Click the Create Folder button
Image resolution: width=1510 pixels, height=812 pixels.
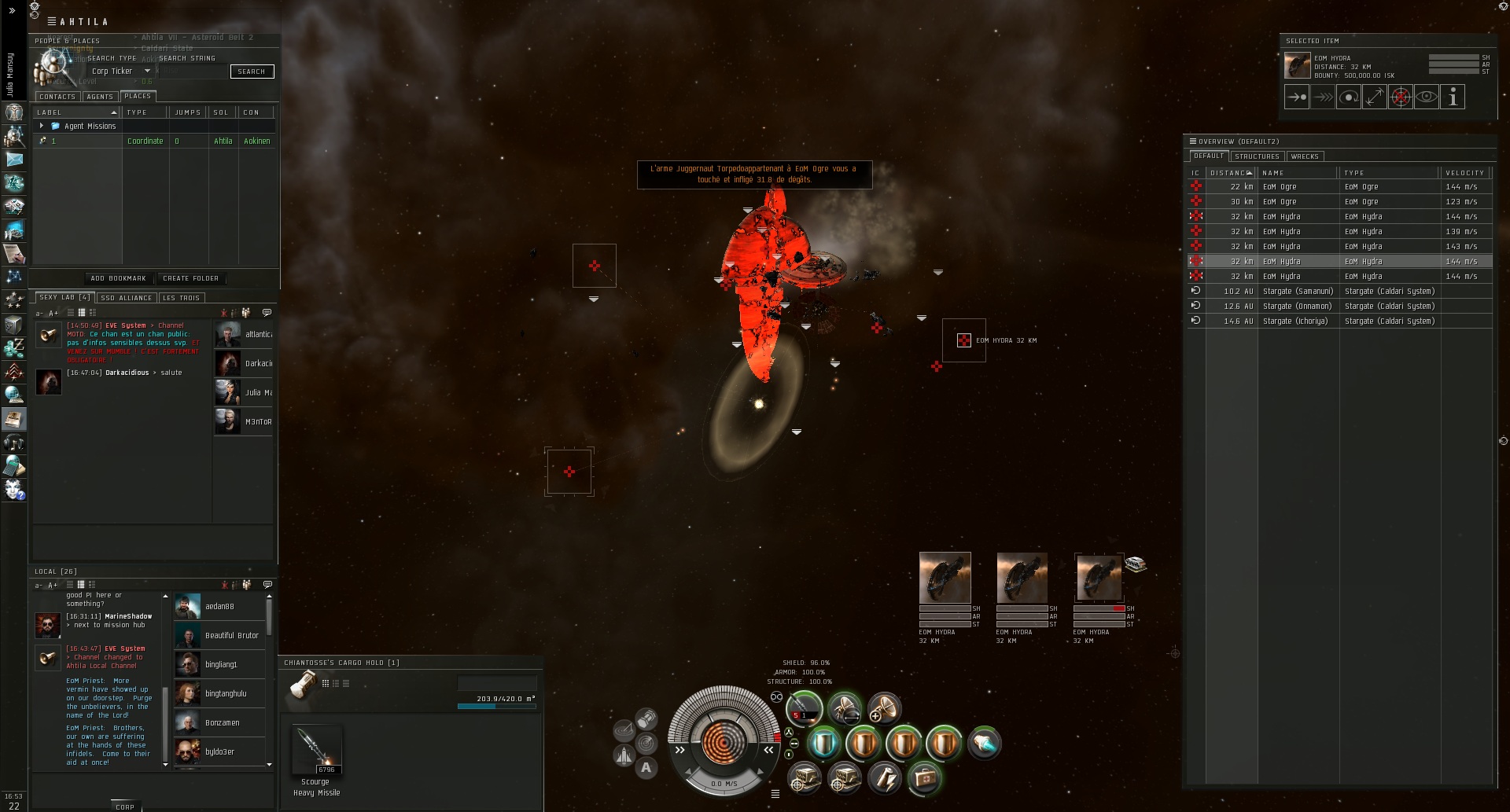tap(190, 278)
